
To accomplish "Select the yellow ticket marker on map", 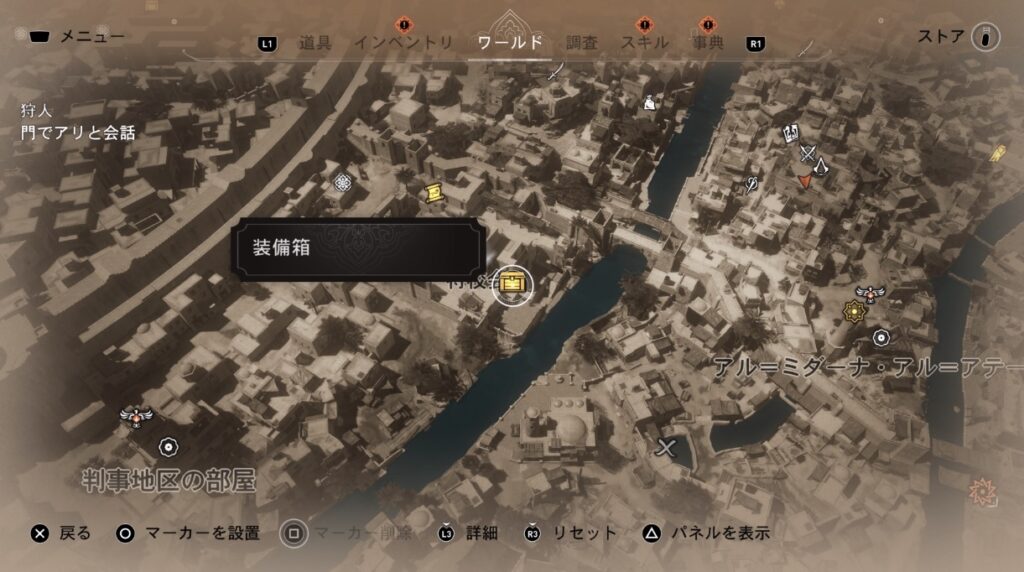I will (x=997, y=153).
